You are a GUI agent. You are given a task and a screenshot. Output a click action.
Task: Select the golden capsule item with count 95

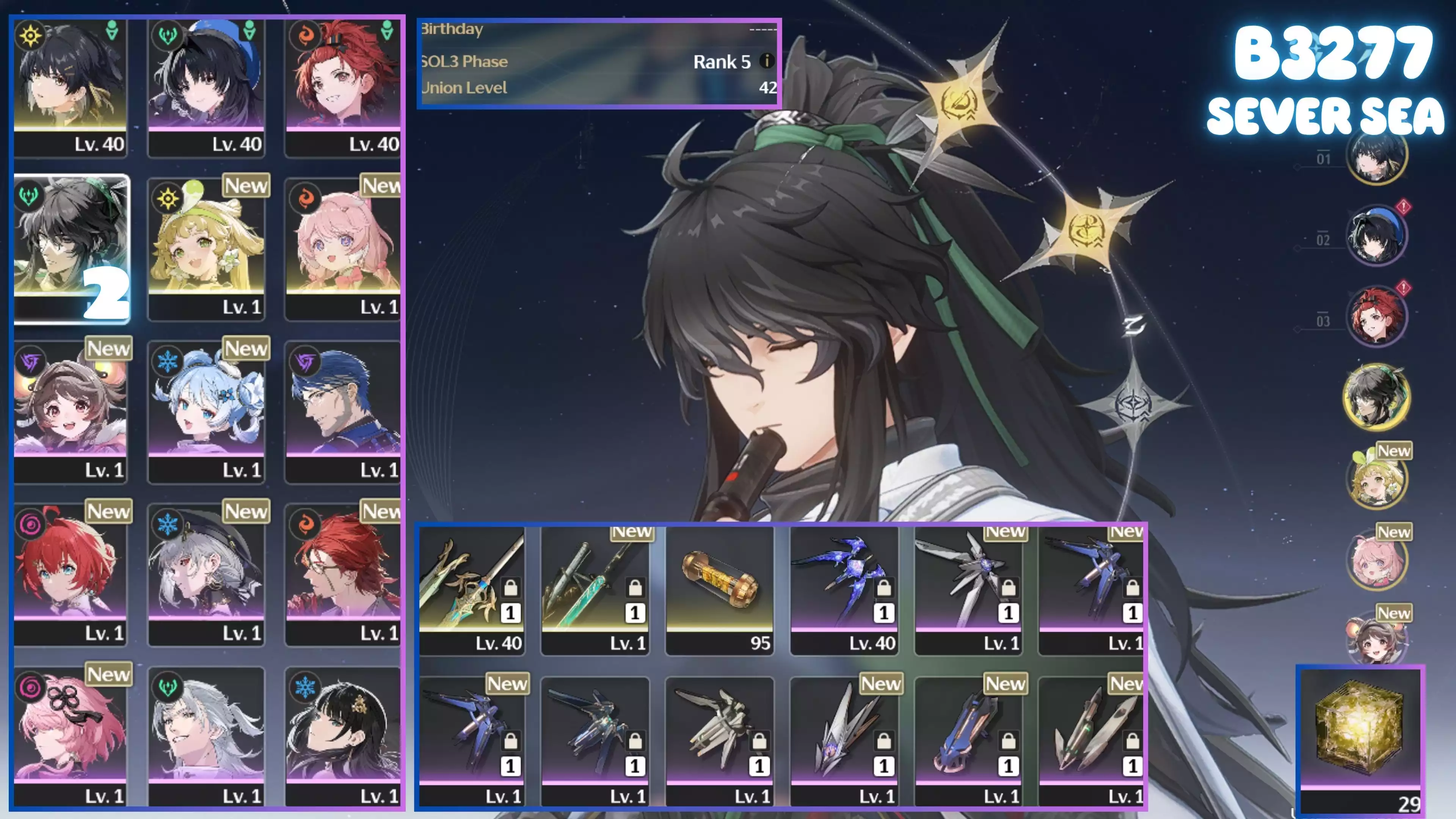click(720, 588)
